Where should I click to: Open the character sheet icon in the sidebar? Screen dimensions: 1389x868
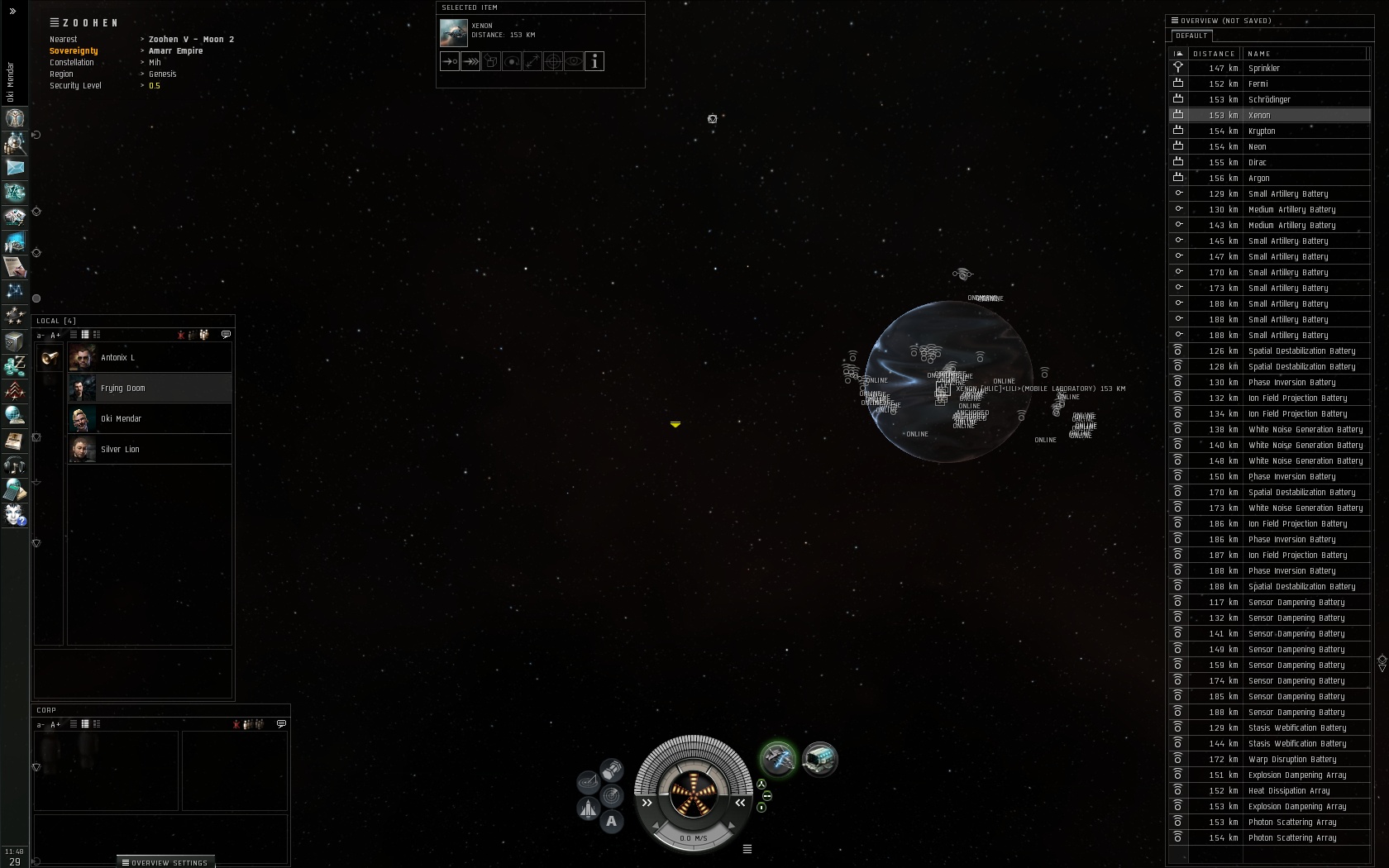point(15,118)
